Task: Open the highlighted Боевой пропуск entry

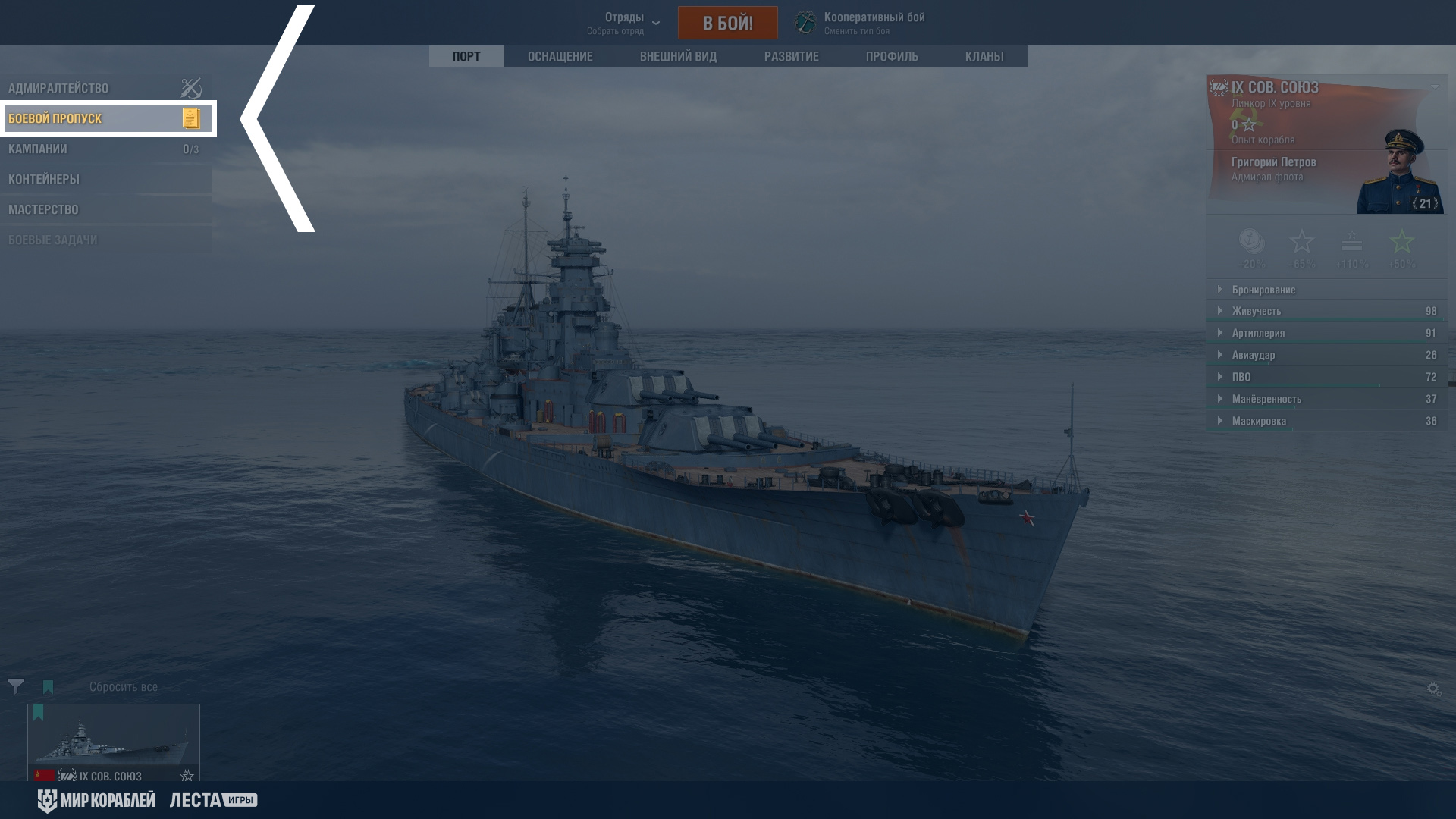Action: point(55,118)
